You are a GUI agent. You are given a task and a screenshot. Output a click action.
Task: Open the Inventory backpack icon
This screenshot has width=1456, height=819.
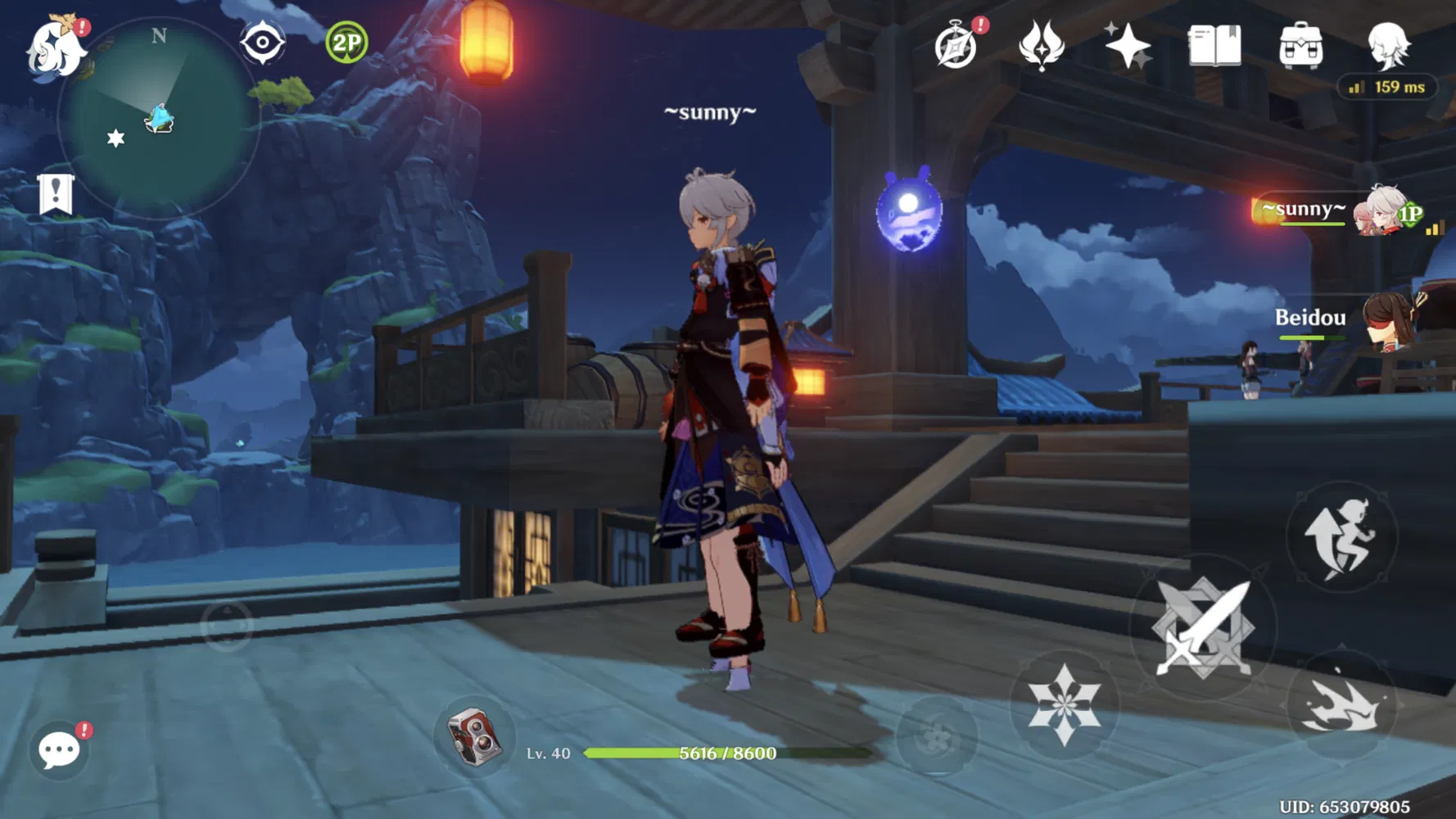tap(1300, 47)
